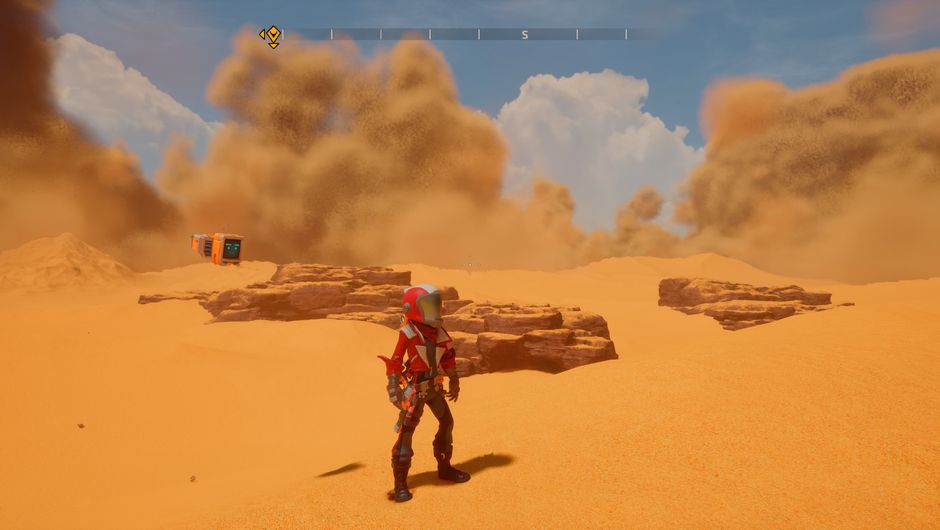Click the yellow objective marker on the compass
Screen dimensions: 940x530
270,36
